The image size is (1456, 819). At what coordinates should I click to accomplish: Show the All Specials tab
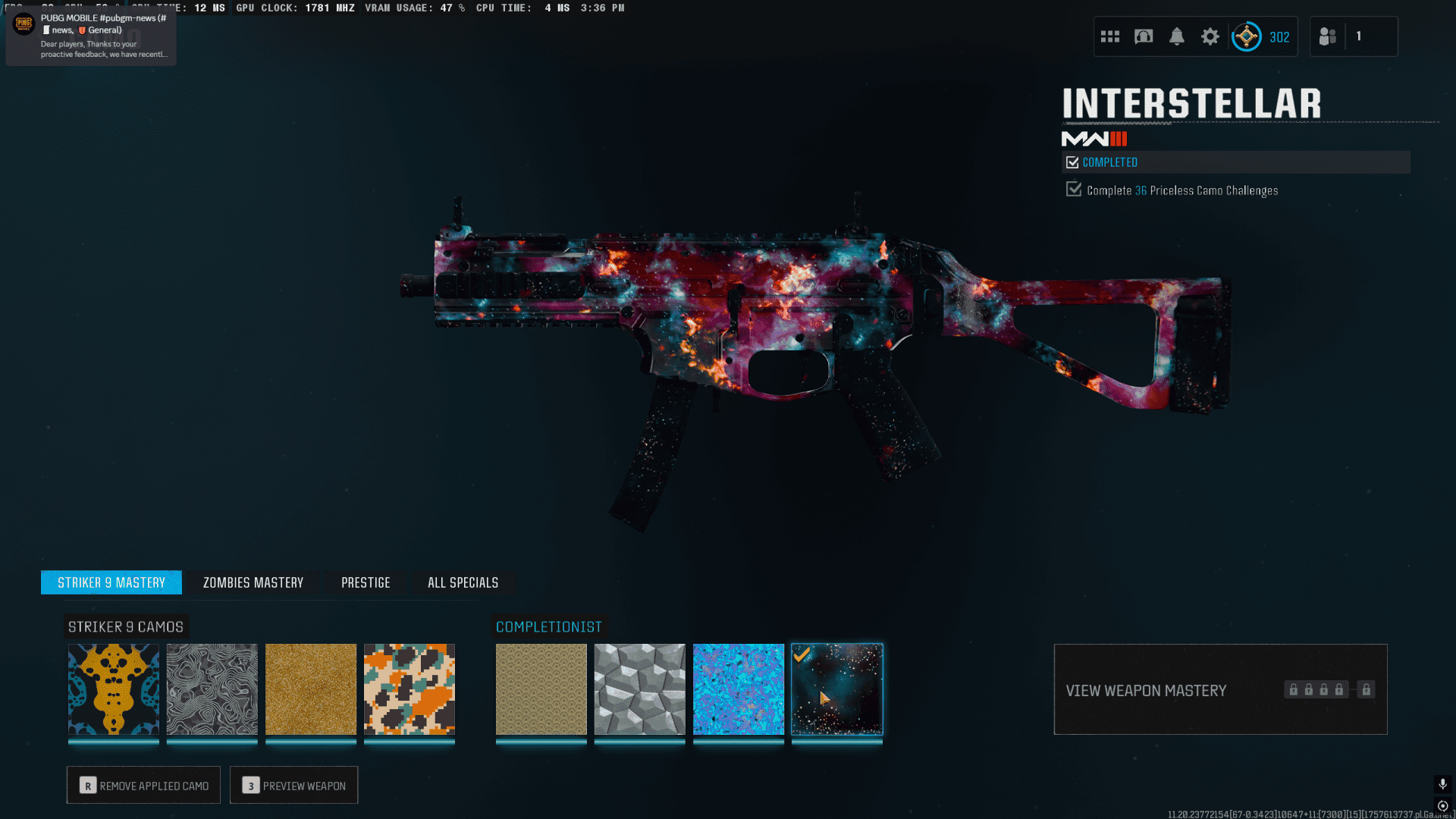463,582
